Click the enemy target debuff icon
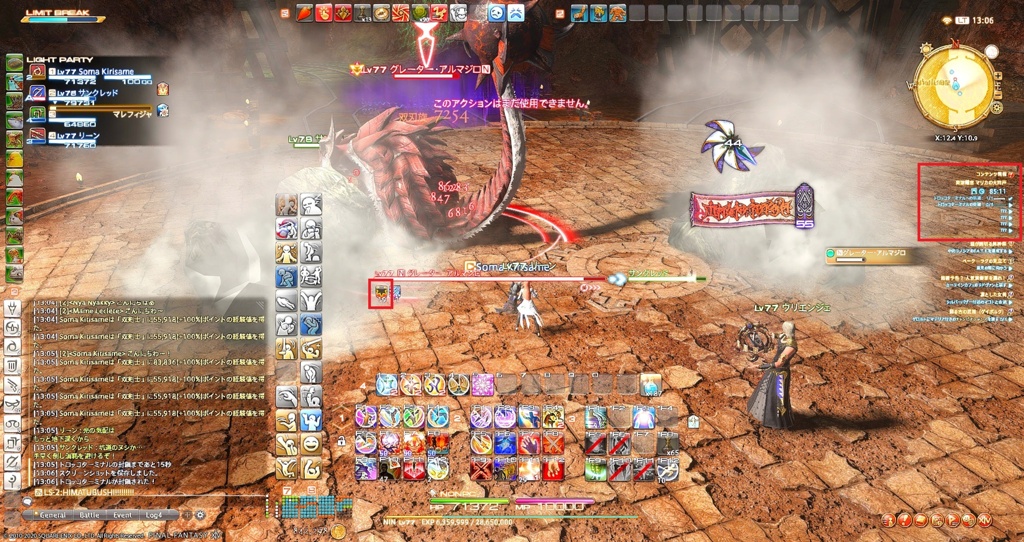This screenshot has width=1024, height=542. [380, 294]
